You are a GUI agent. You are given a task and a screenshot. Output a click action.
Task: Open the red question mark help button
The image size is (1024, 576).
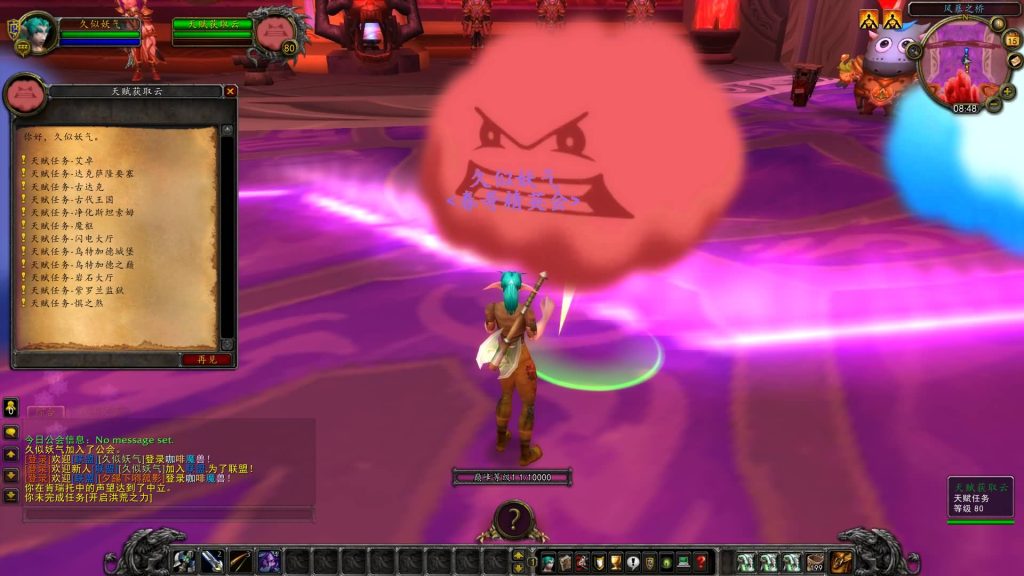click(x=701, y=562)
